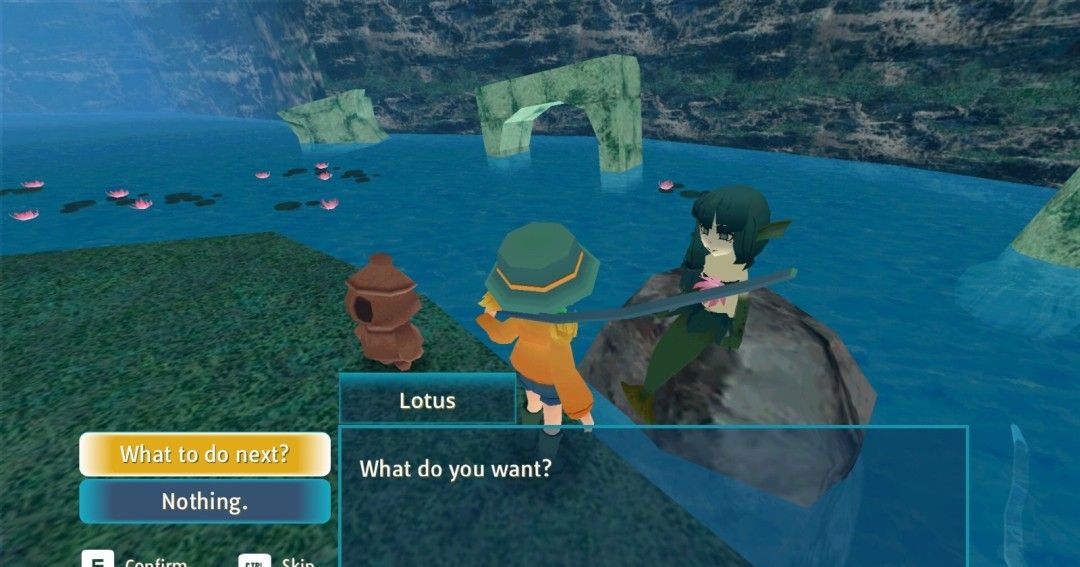The height and width of the screenshot is (567, 1080).
Task: Select the "Nothing." dialogue option
Action: click(x=205, y=501)
